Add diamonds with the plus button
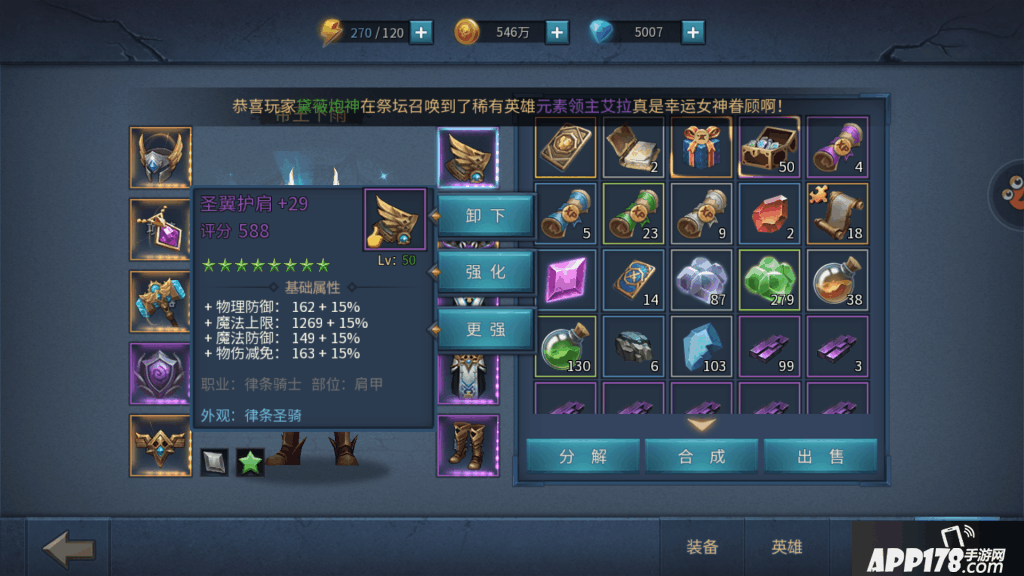The image size is (1024, 576). click(x=693, y=32)
